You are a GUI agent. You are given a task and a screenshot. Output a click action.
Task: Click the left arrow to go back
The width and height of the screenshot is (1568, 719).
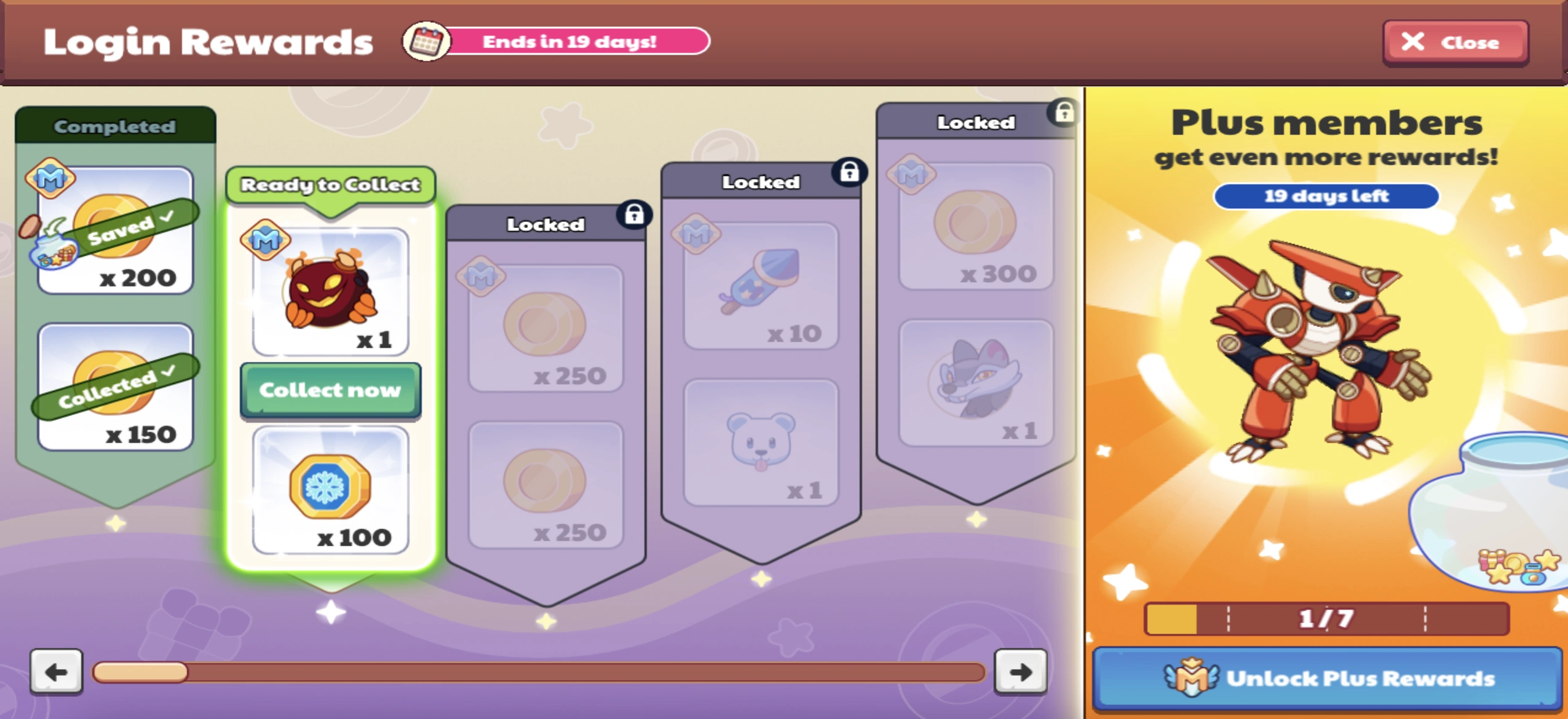click(x=57, y=673)
